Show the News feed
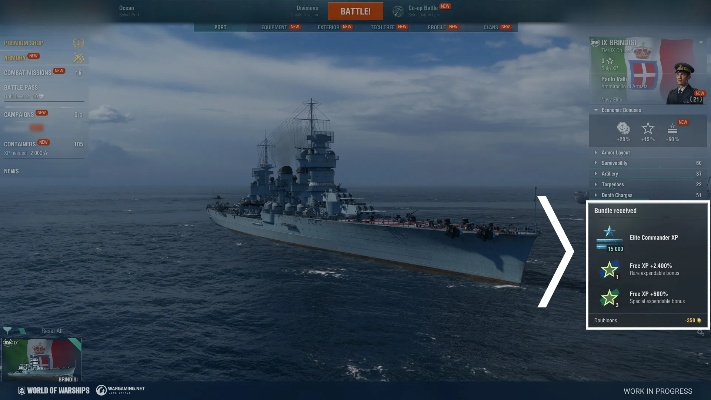The height and width of the screenshot is (400, 711). pos(11,171)
